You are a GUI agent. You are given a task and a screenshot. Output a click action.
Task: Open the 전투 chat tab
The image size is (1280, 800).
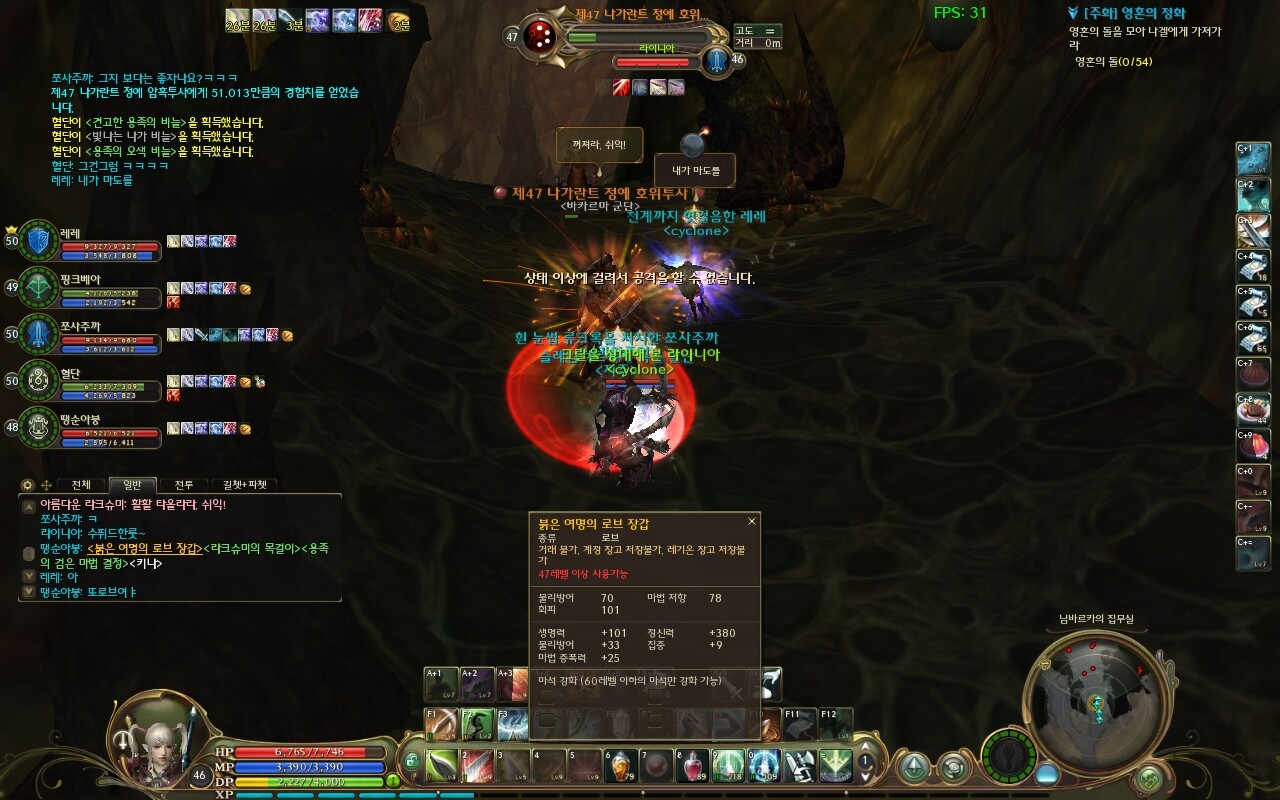point(184,485)
